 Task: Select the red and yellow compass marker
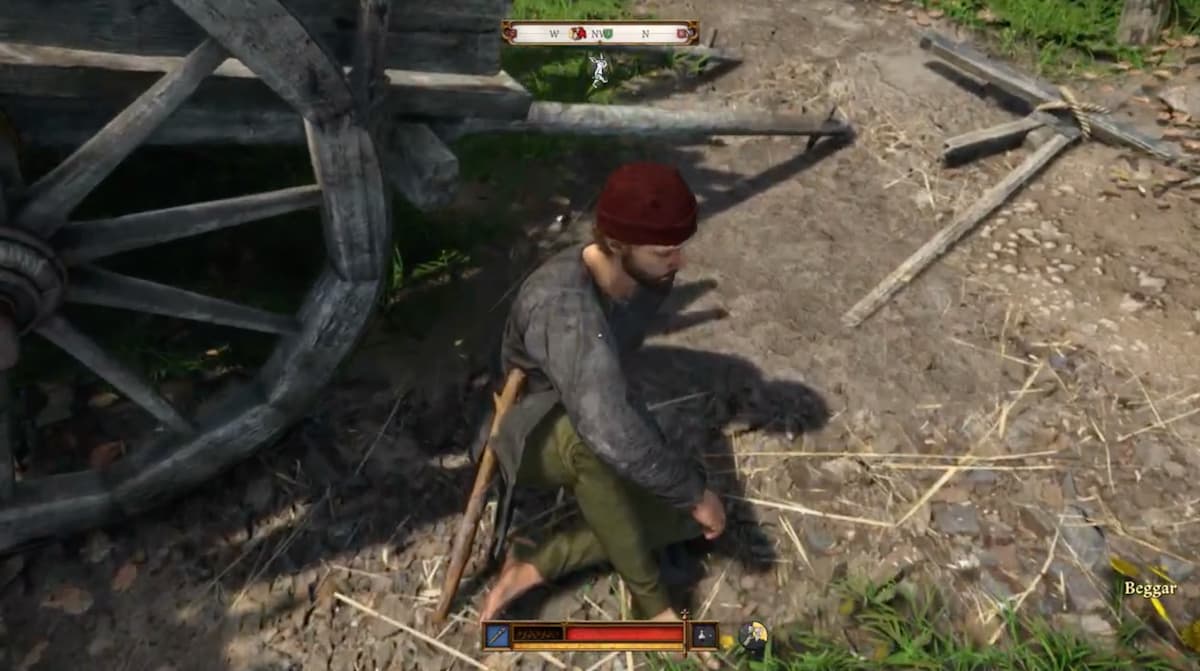point(577,33)
